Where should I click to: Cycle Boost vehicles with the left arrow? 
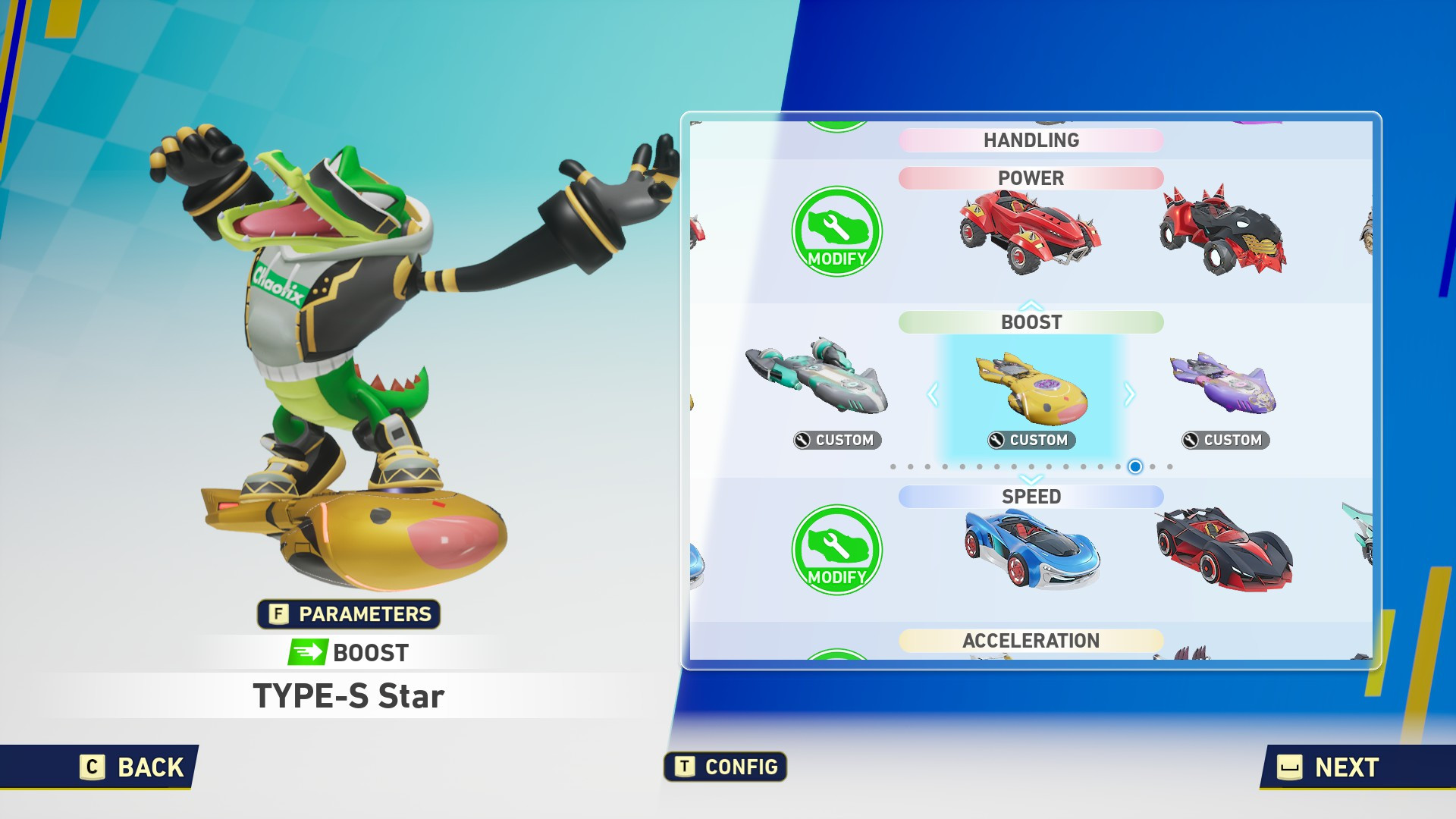[x=933, y=394]
